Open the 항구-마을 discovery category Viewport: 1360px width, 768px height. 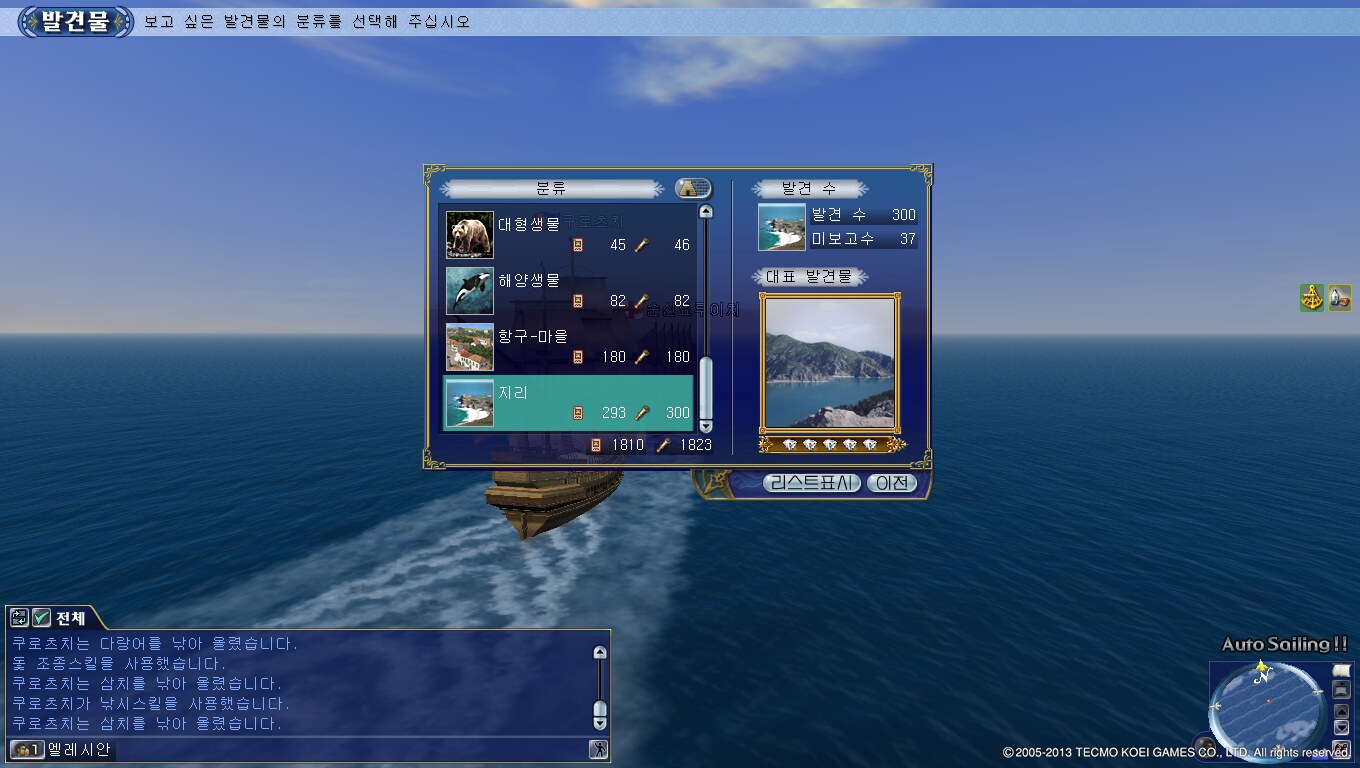pyautogui.click(x=568, y=346)
